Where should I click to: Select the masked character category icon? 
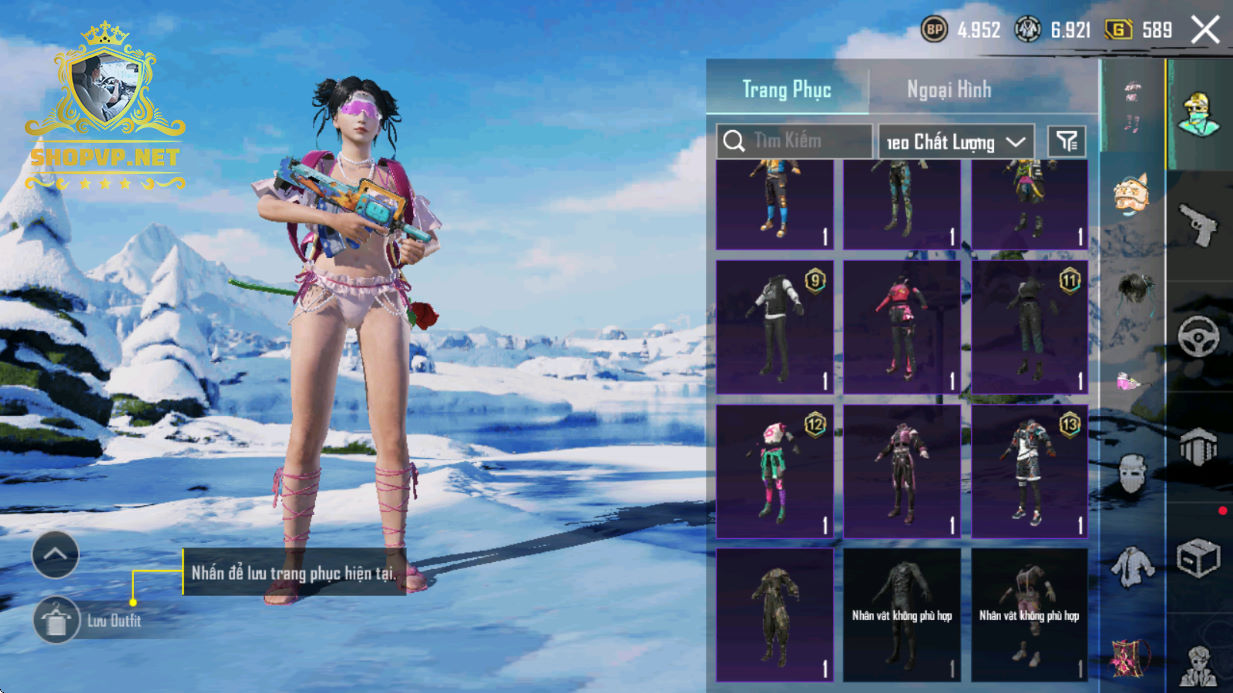[1198, 113]
